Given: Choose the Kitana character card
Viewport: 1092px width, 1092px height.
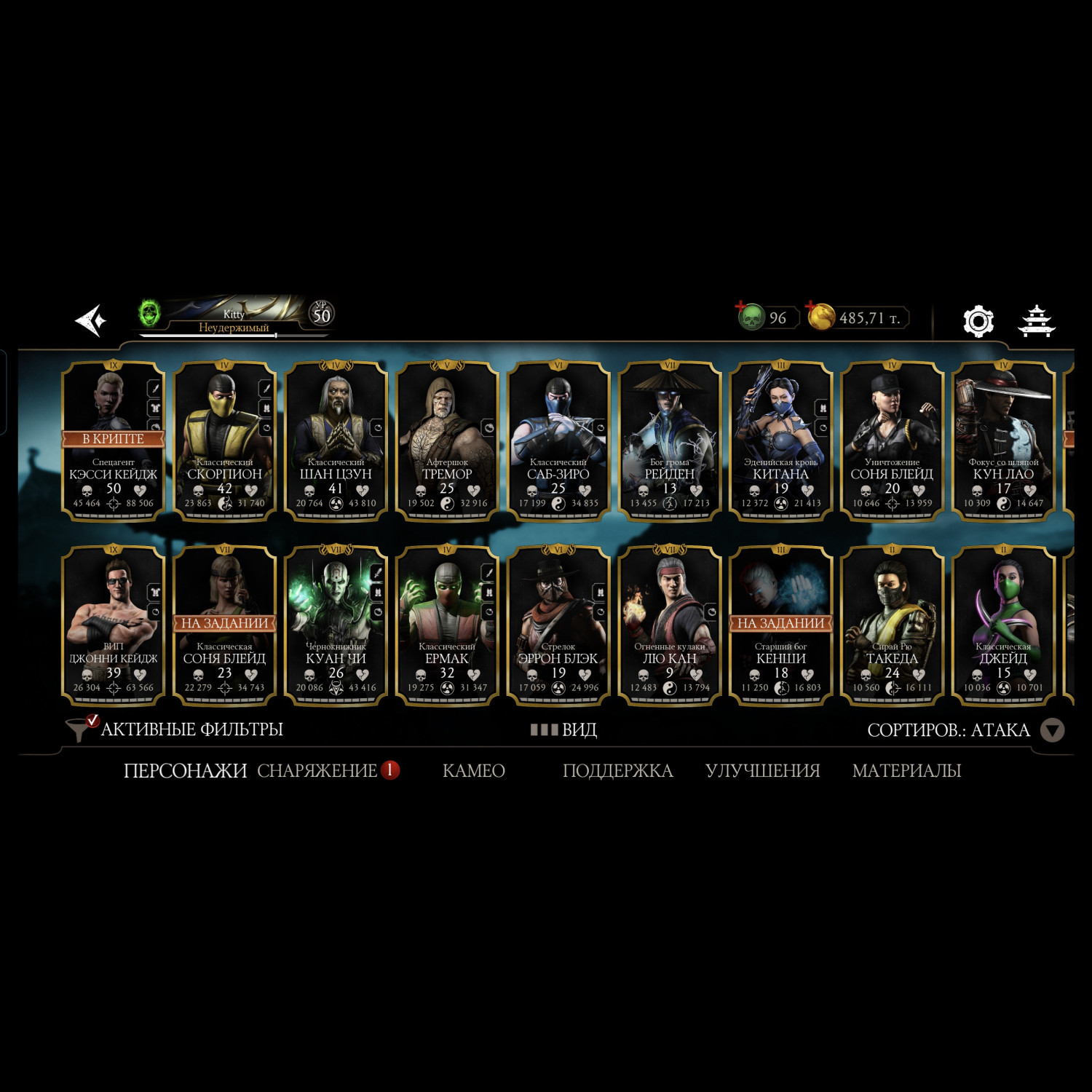Looking at the screenshot, I should point(780,440).
